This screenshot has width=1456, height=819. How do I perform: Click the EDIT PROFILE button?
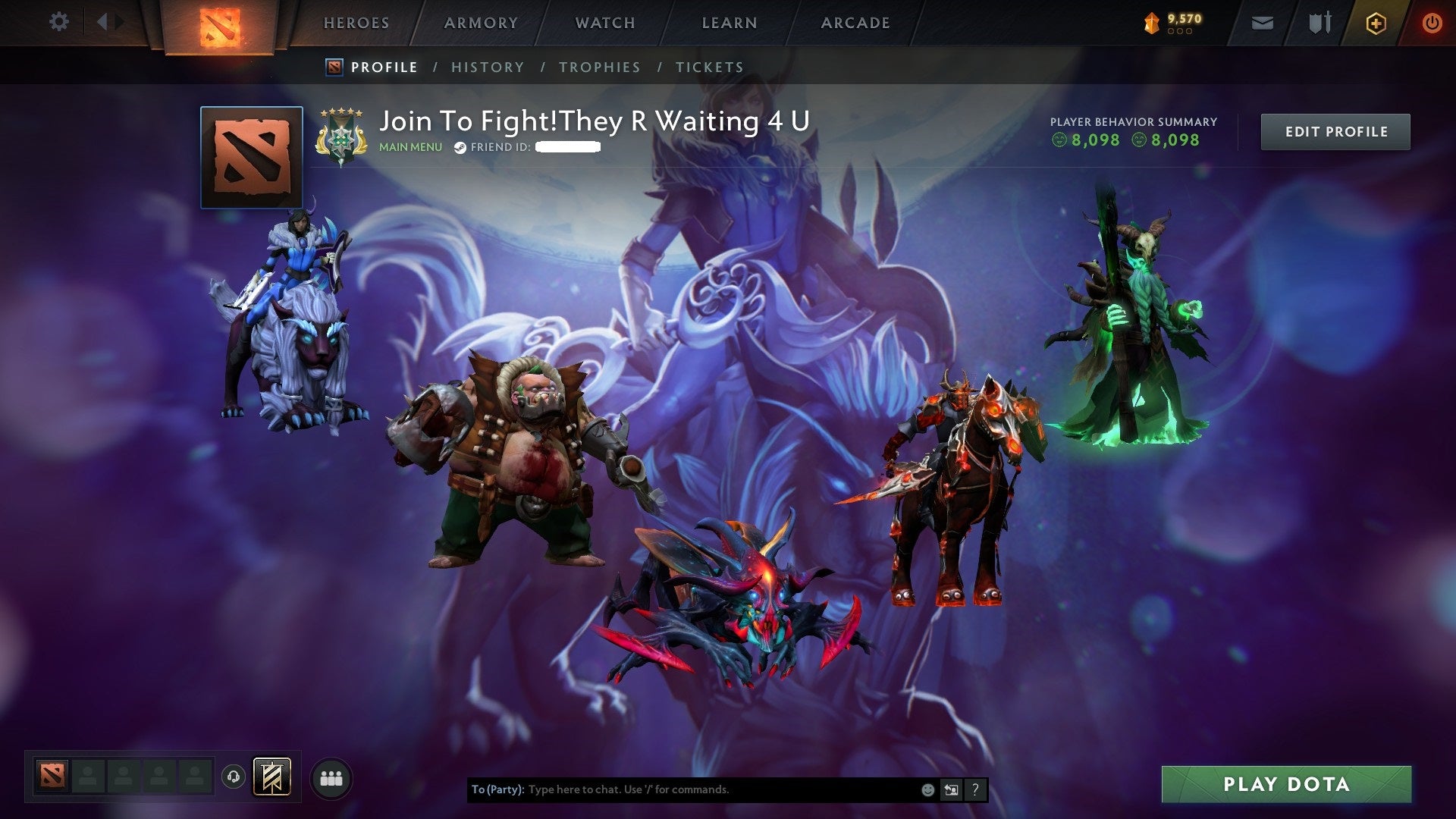pos(1335,131)
